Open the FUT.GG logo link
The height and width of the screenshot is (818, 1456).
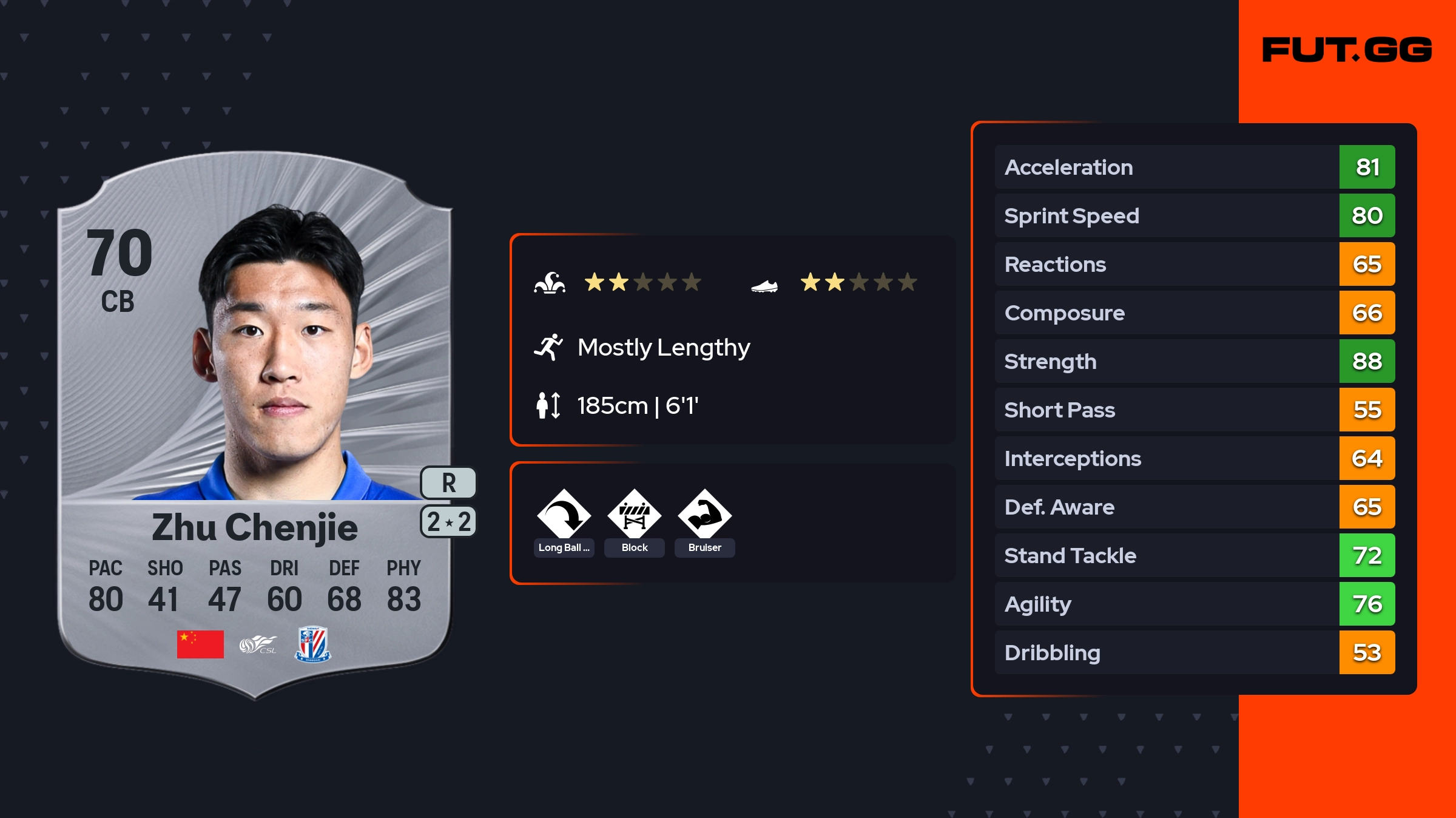1347,50
